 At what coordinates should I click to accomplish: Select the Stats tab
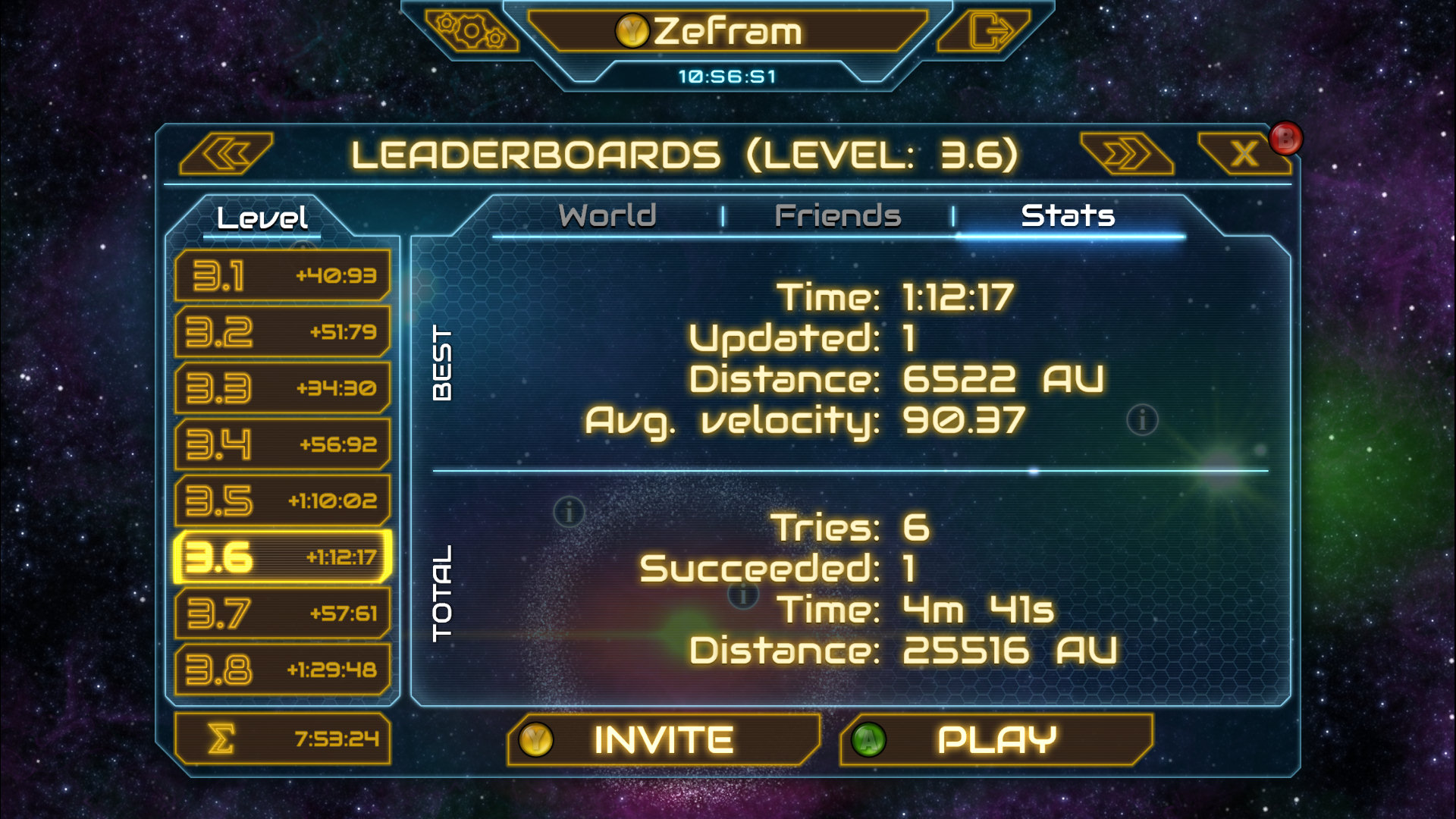coord(1069,215)
